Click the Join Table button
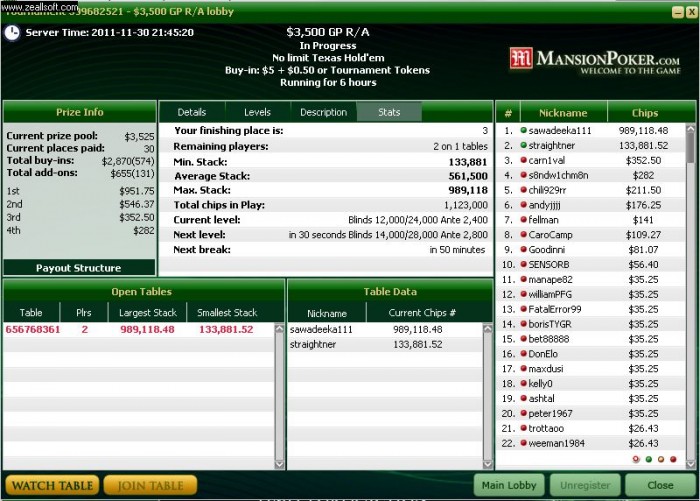Image resolution: width=700 pixels, height=501 pixels. (x=150, y=486)
